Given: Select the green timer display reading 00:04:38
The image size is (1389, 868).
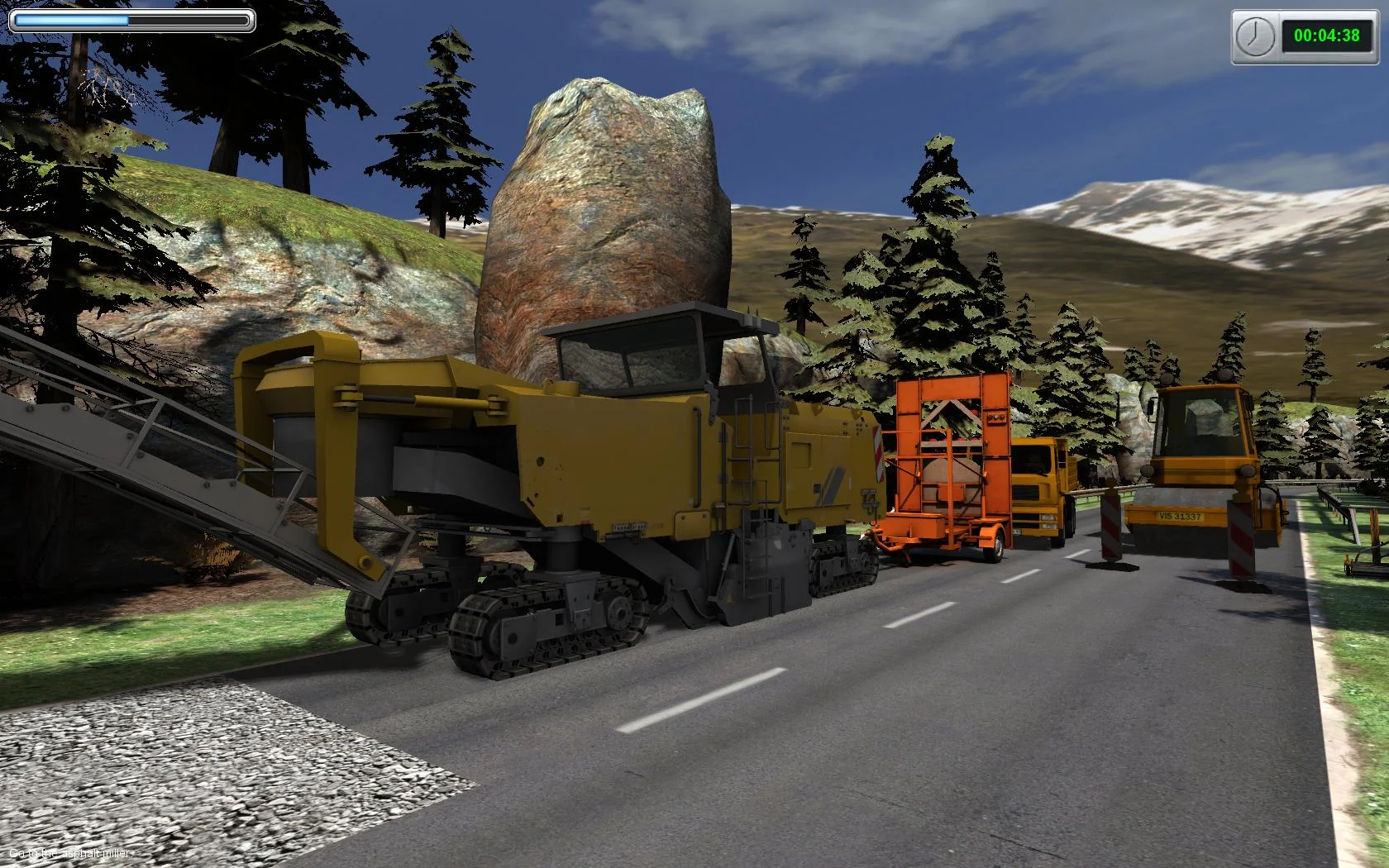Looking at the screenshot, I should [1322, 36].
